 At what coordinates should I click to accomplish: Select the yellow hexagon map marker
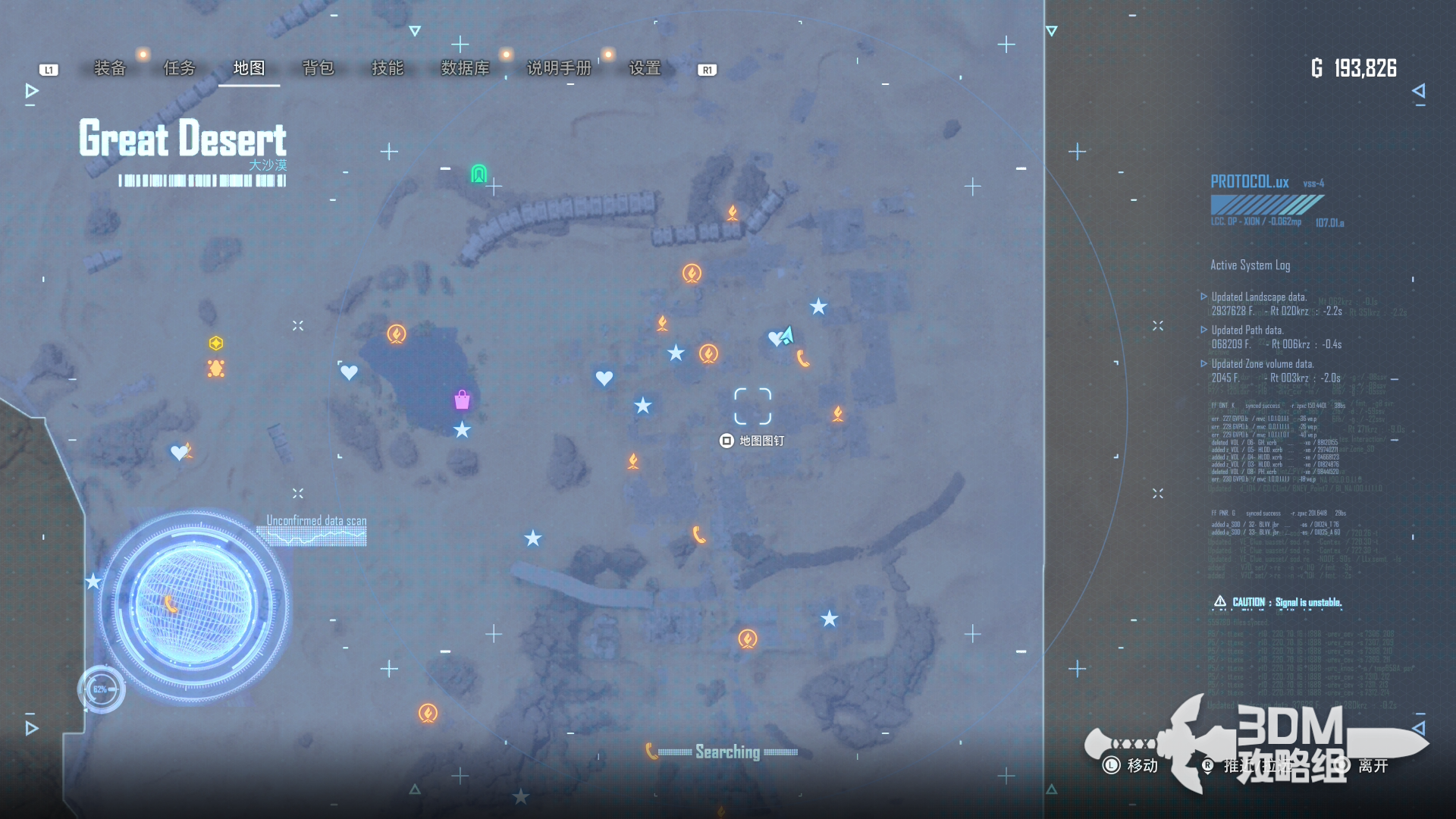pyautogui.click(x=216, y=344)
